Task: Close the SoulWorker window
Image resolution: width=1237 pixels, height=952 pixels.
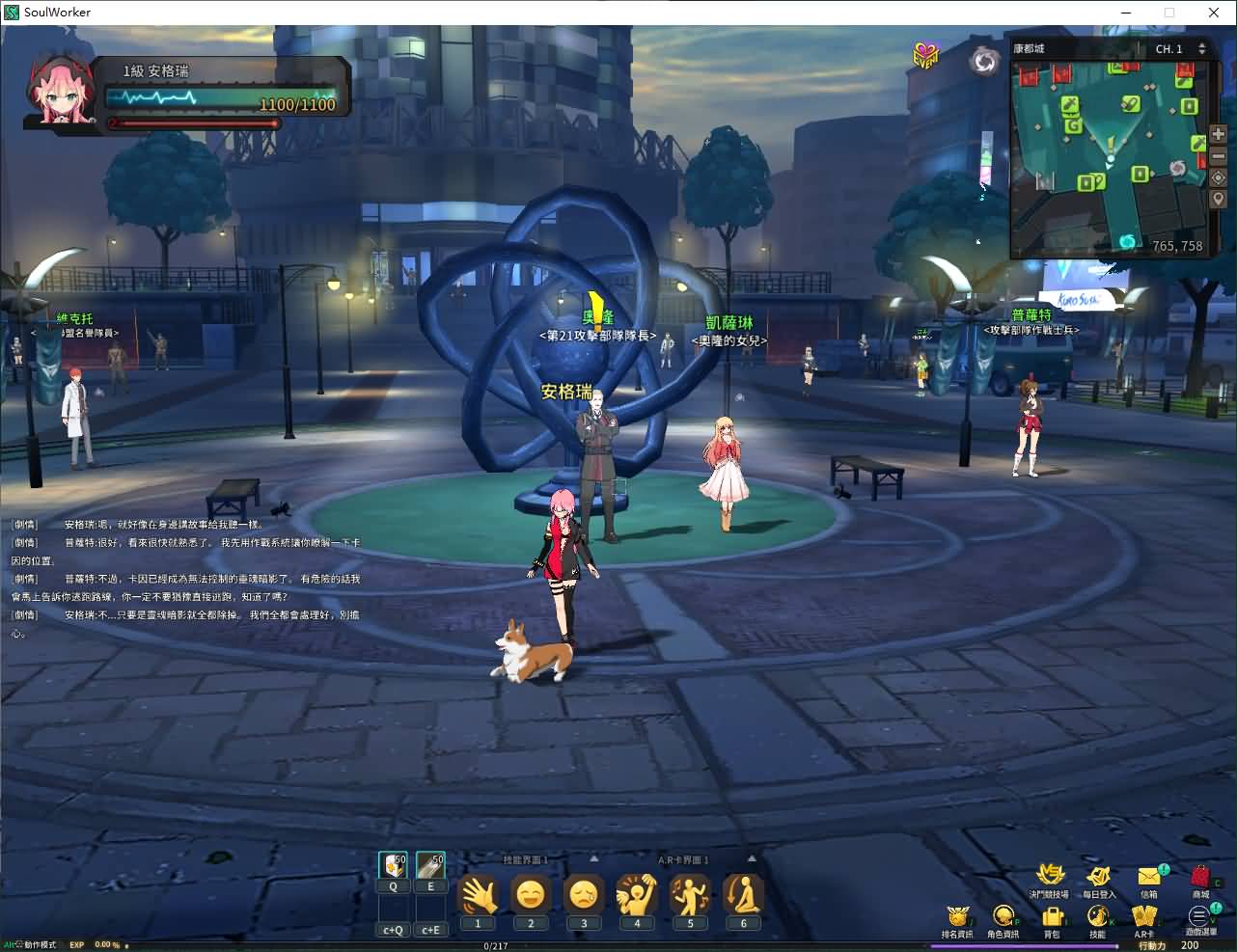Action: pyautogui.click(x=1214, y=13)
